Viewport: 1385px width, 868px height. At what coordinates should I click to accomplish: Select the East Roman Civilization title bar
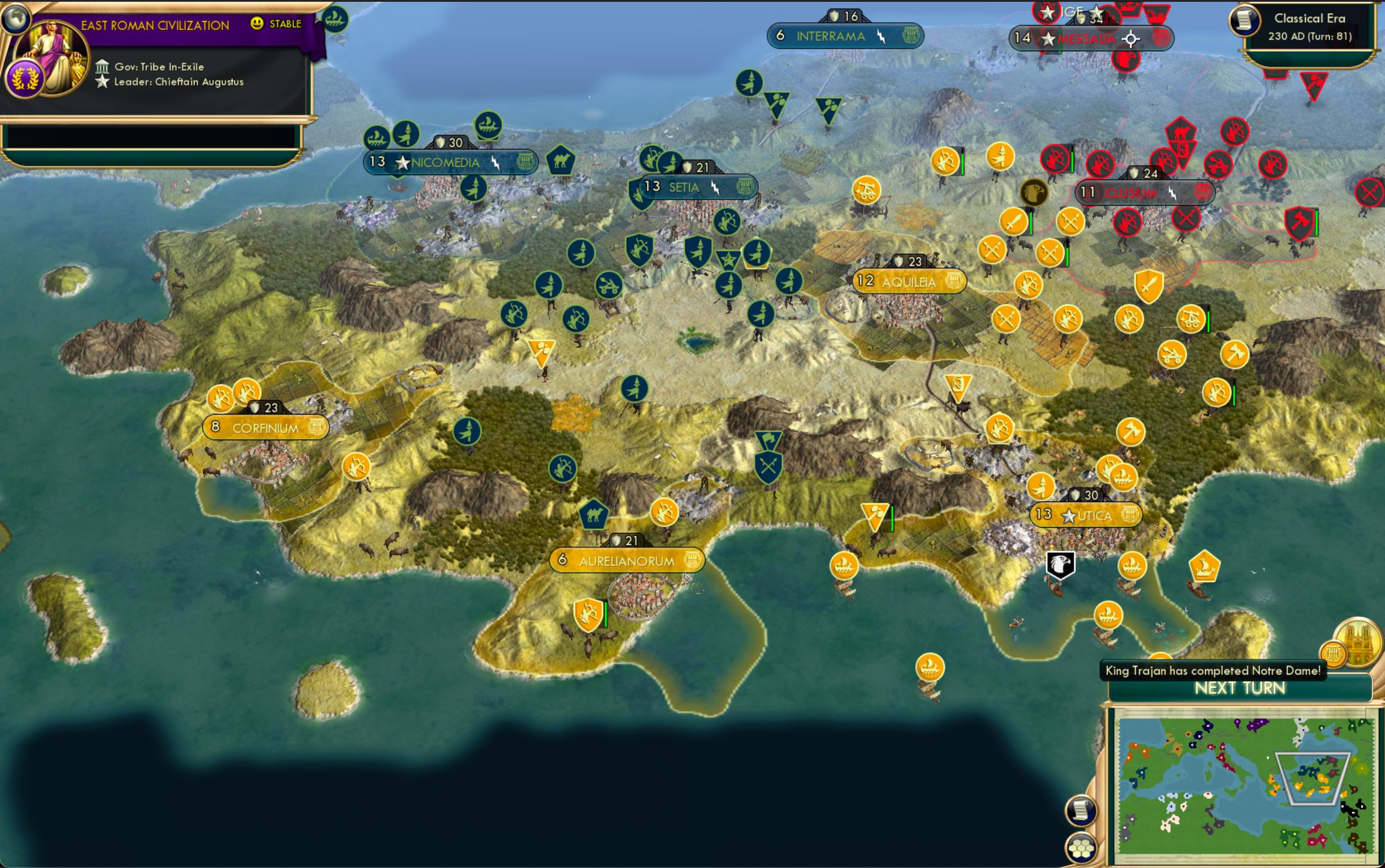tap(155, 24)
